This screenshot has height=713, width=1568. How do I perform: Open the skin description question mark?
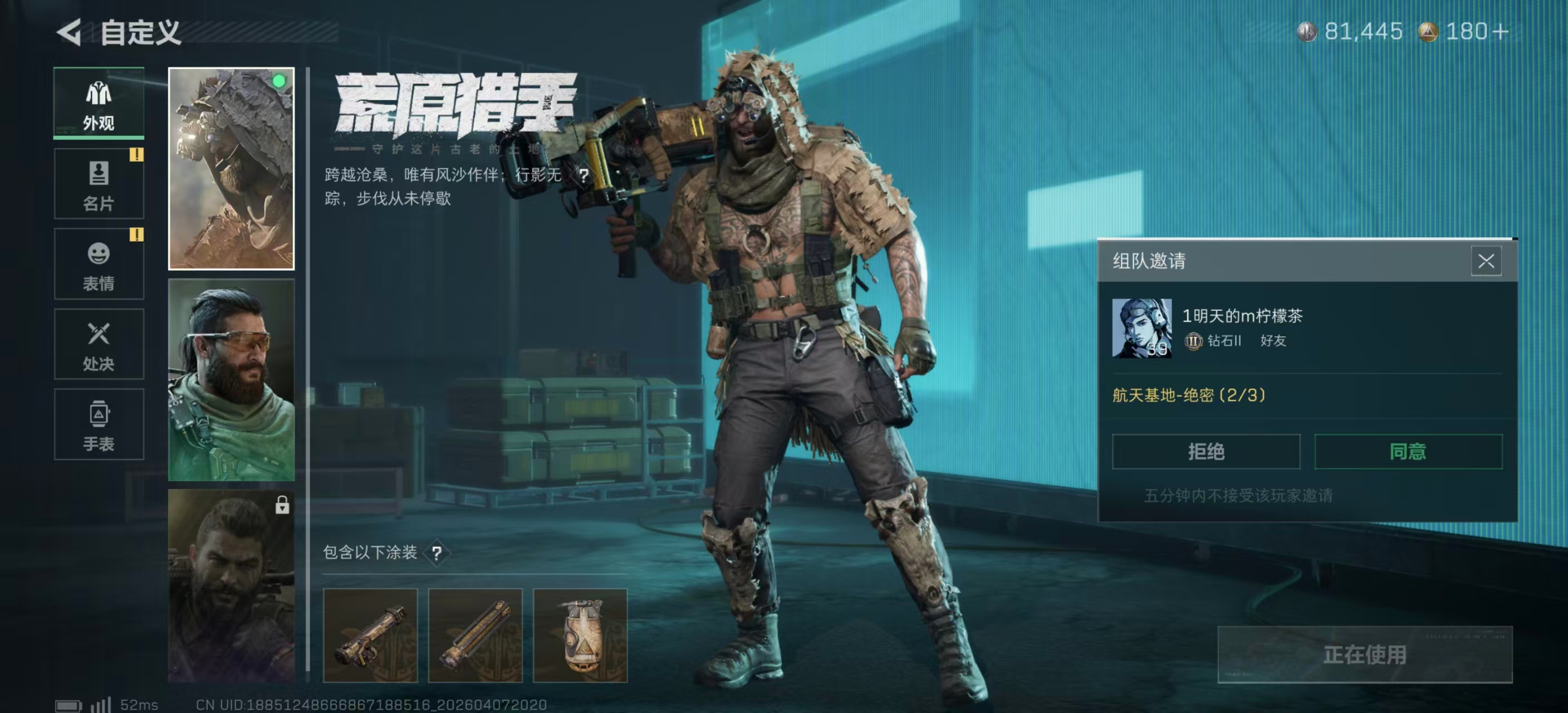coord(584,175)
